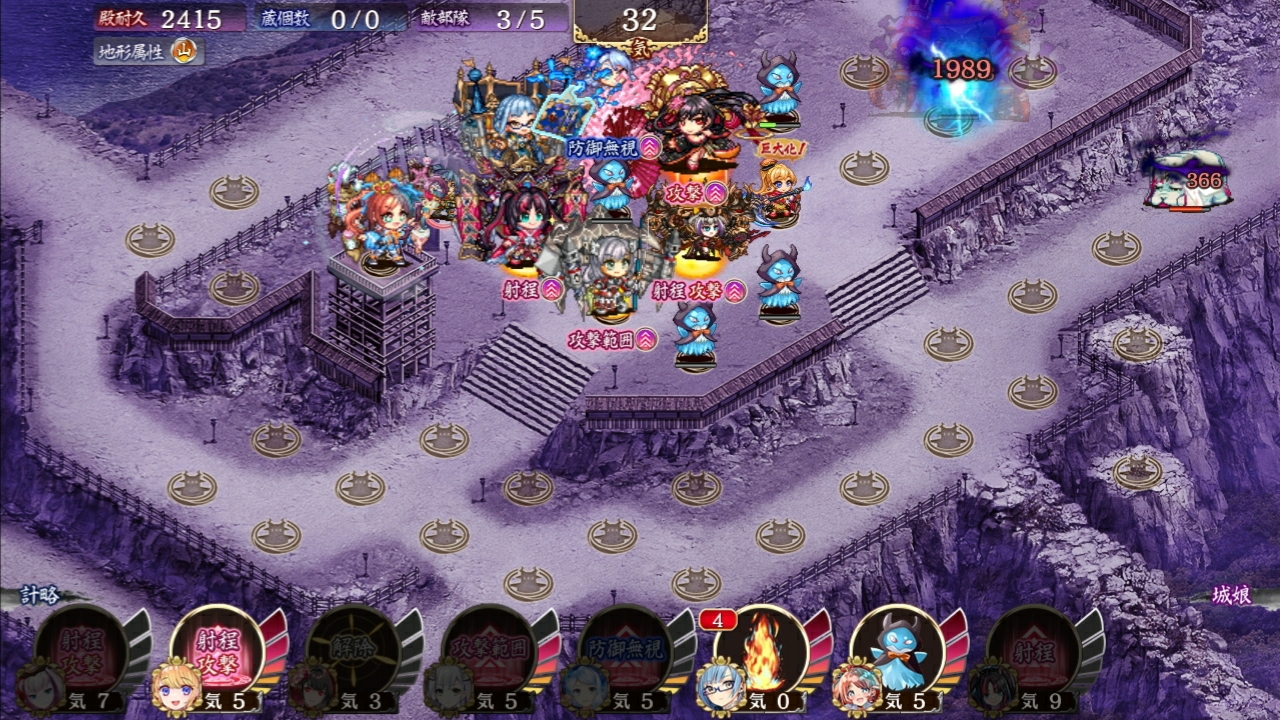The height and width of the screenshot is (720, 1280).
Task: Open the 計略 tab
Action: (42, 596)
